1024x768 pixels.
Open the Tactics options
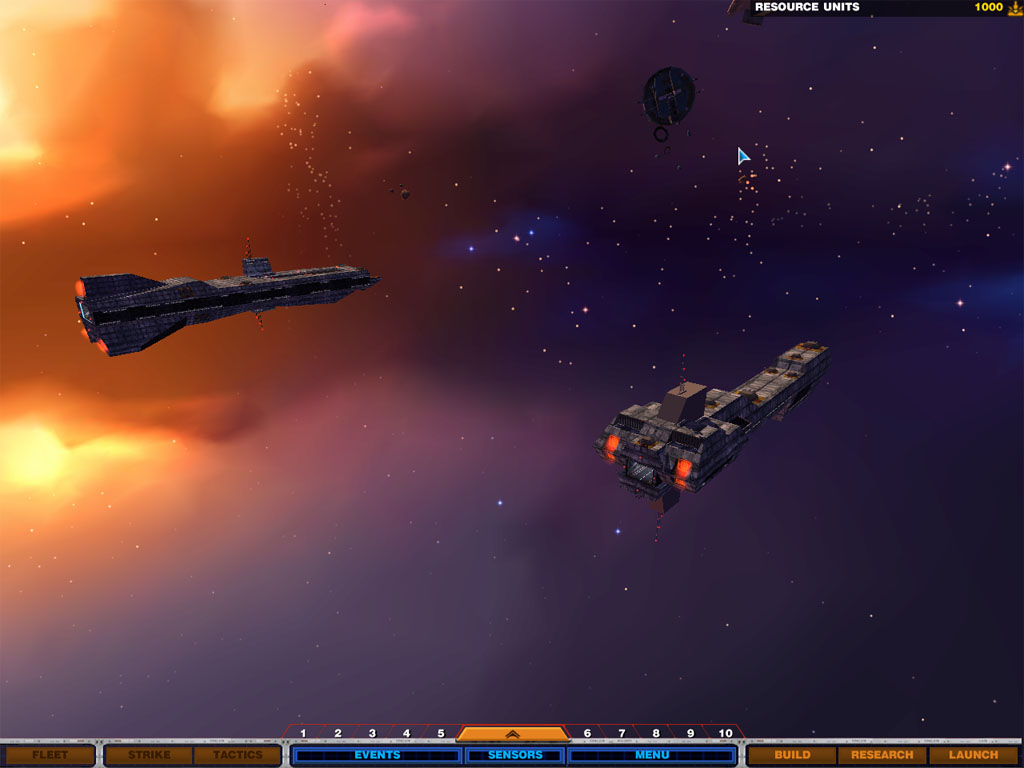coord(237,755)
